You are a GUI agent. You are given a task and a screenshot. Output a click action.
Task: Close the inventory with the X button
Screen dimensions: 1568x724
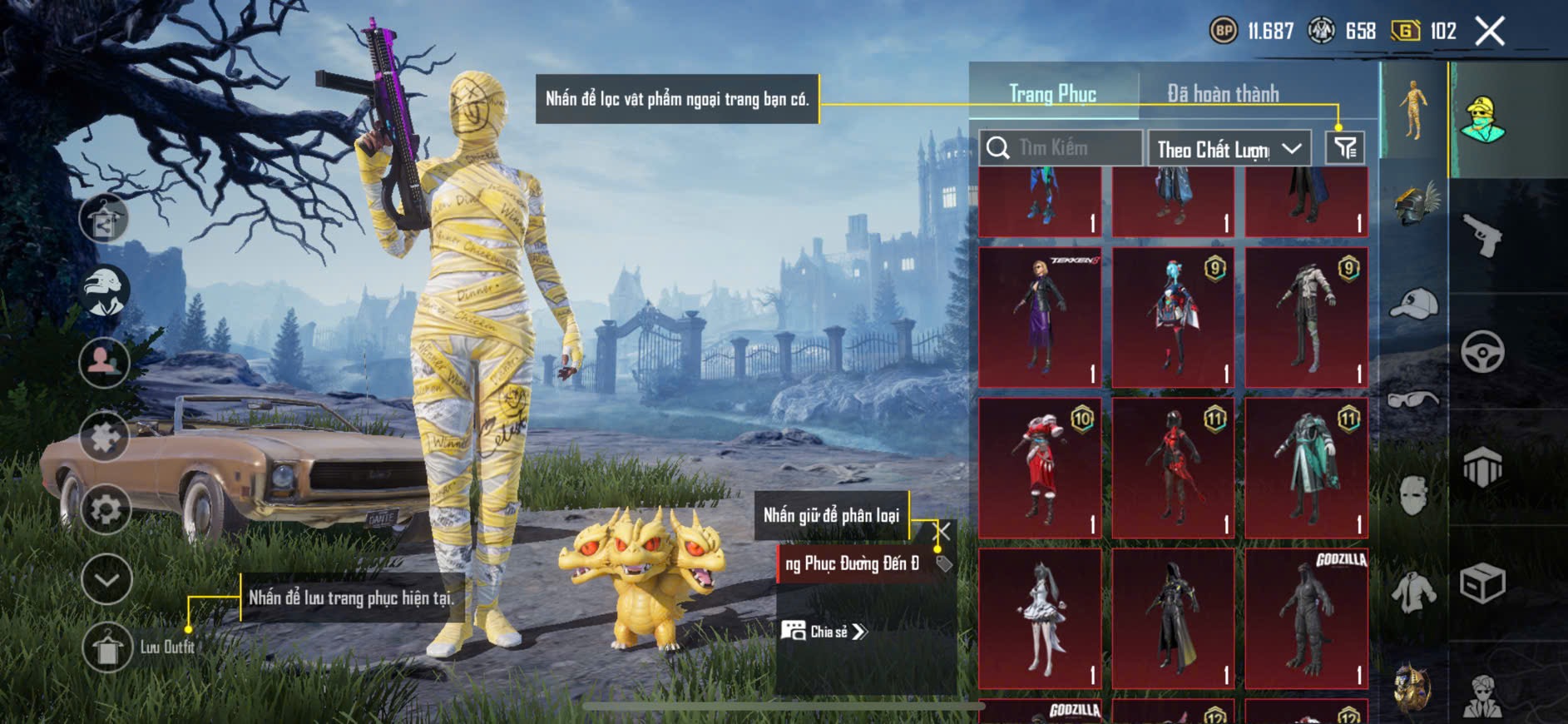[1490, 32]
